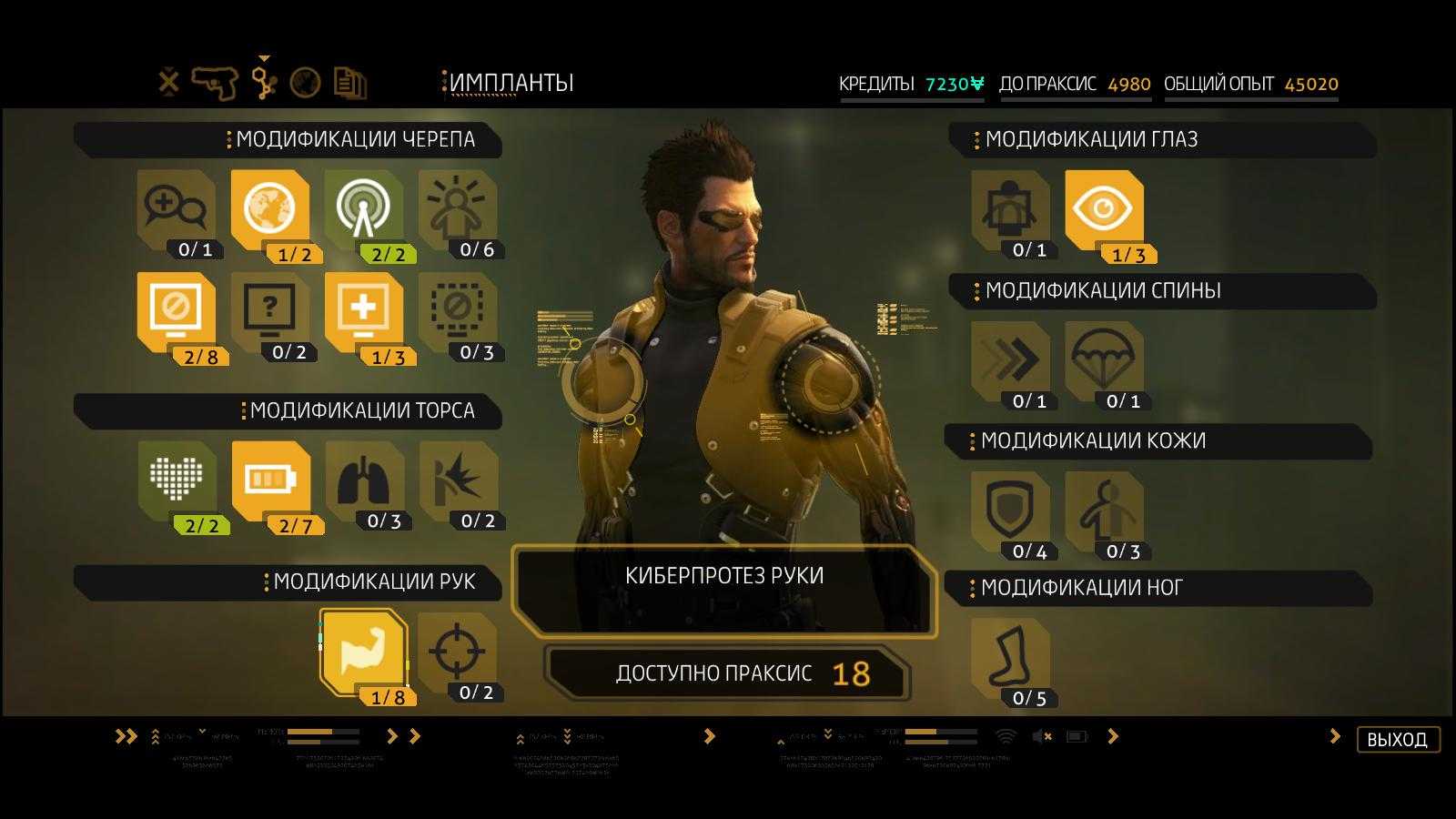Pick the question mark monitor augmentation
The height and width of the screenshot is (819, 1456).
(270, 312)
